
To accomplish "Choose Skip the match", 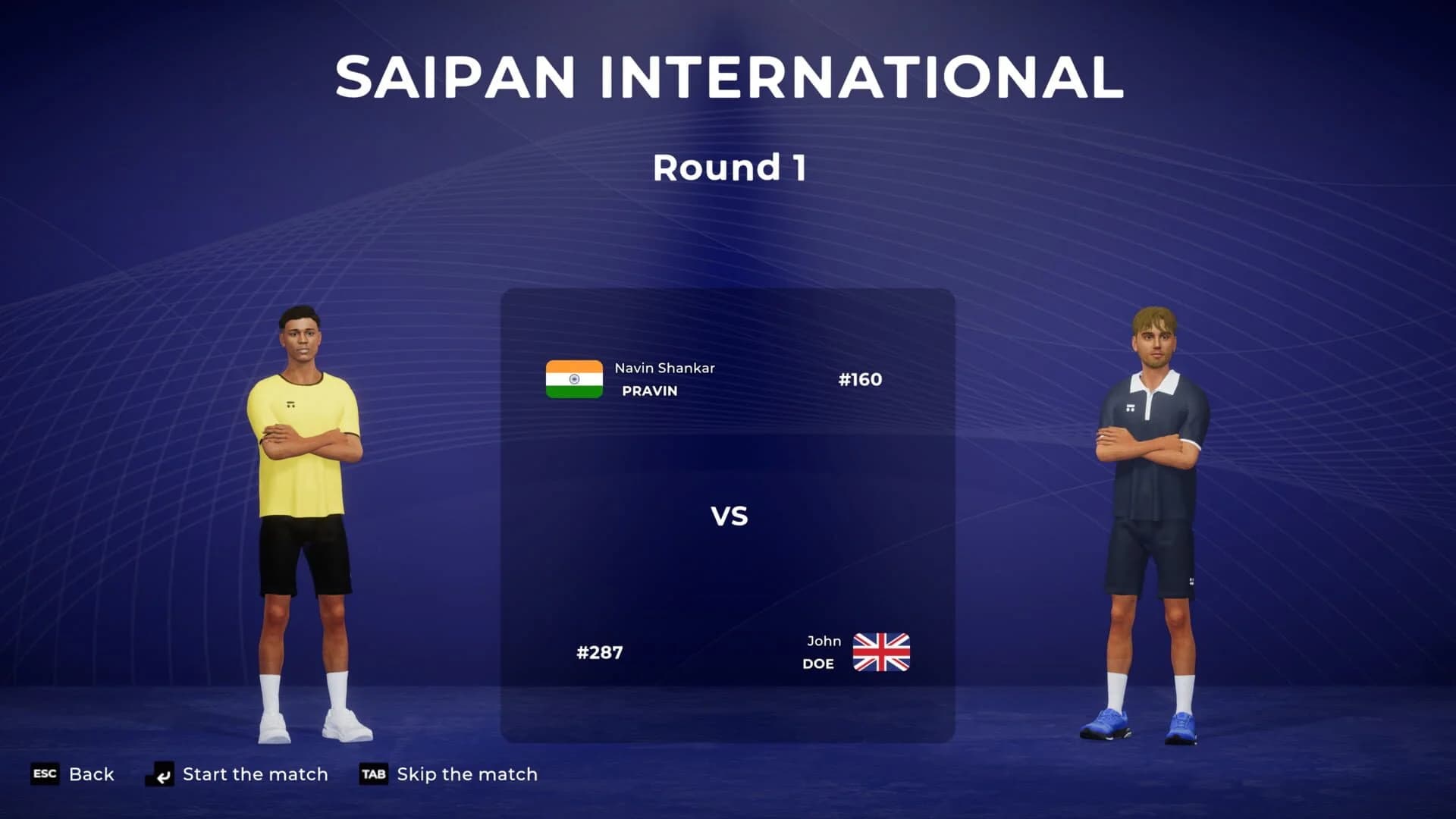I will (x=466, y=774).
